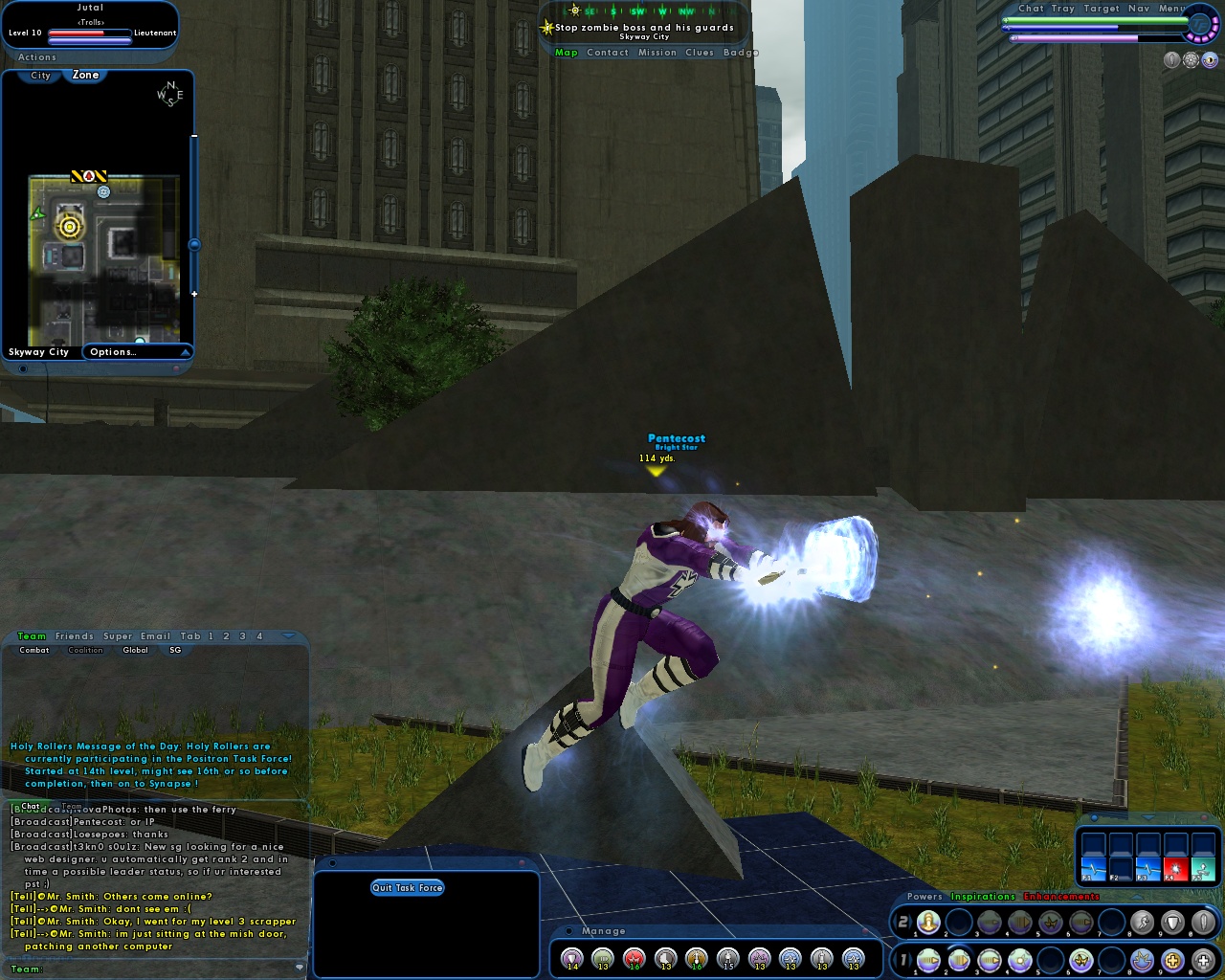Activate the first attack power in tray one
Screen dimensions: 1225x980
pos(928,959)
